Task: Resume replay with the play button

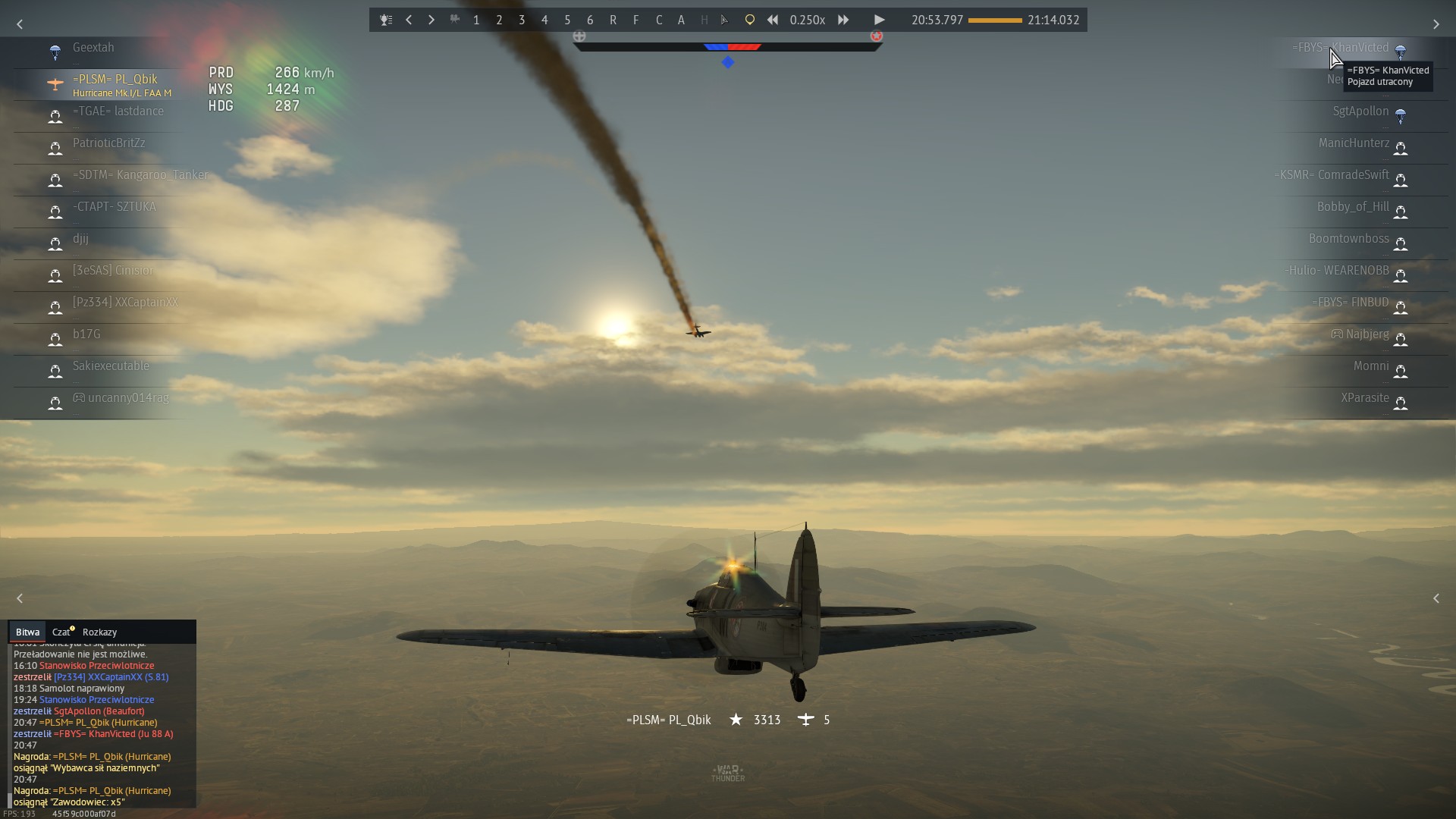Action: 879,20
